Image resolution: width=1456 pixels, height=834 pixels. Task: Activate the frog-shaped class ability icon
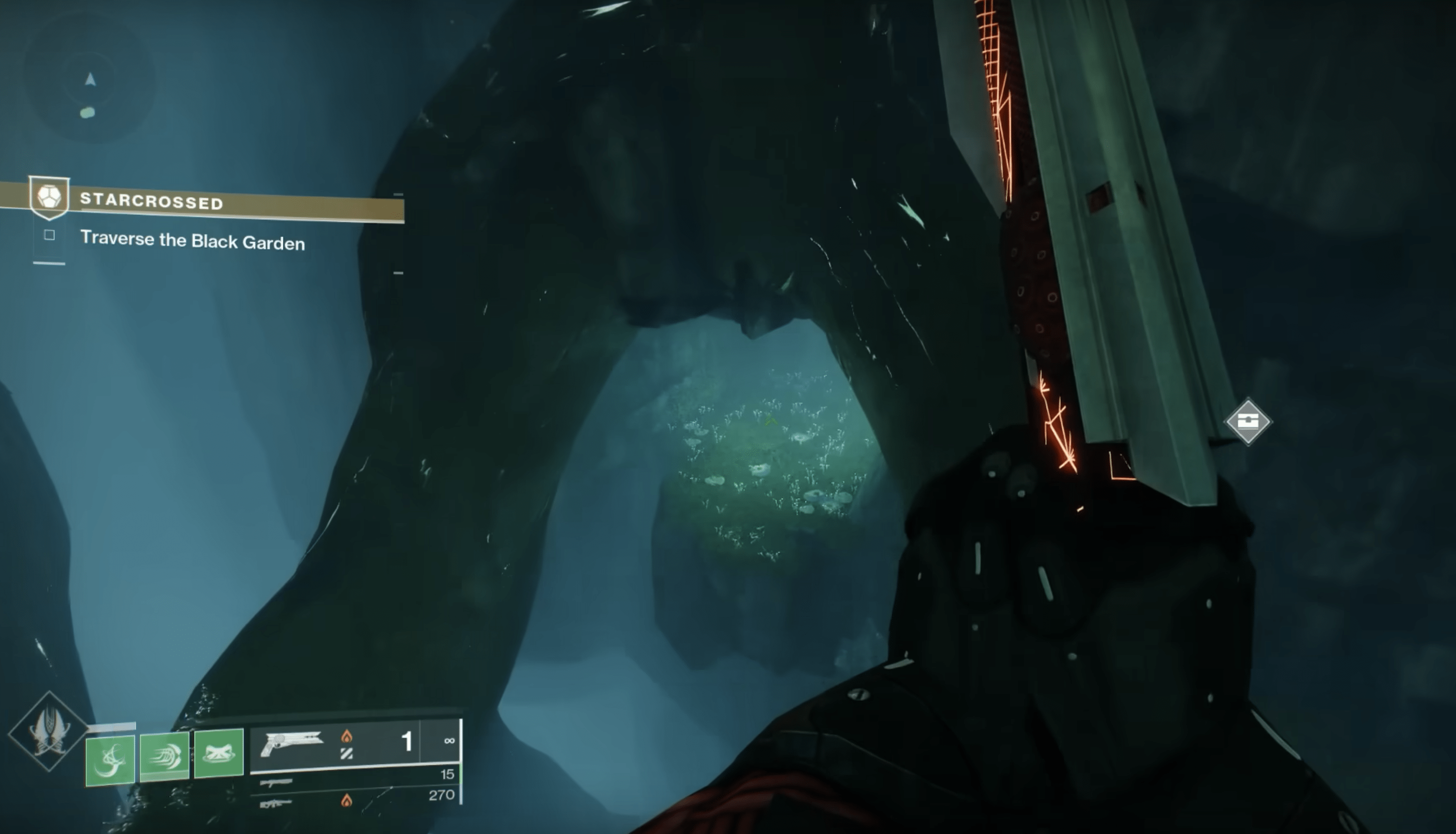(x=219, y=753)
